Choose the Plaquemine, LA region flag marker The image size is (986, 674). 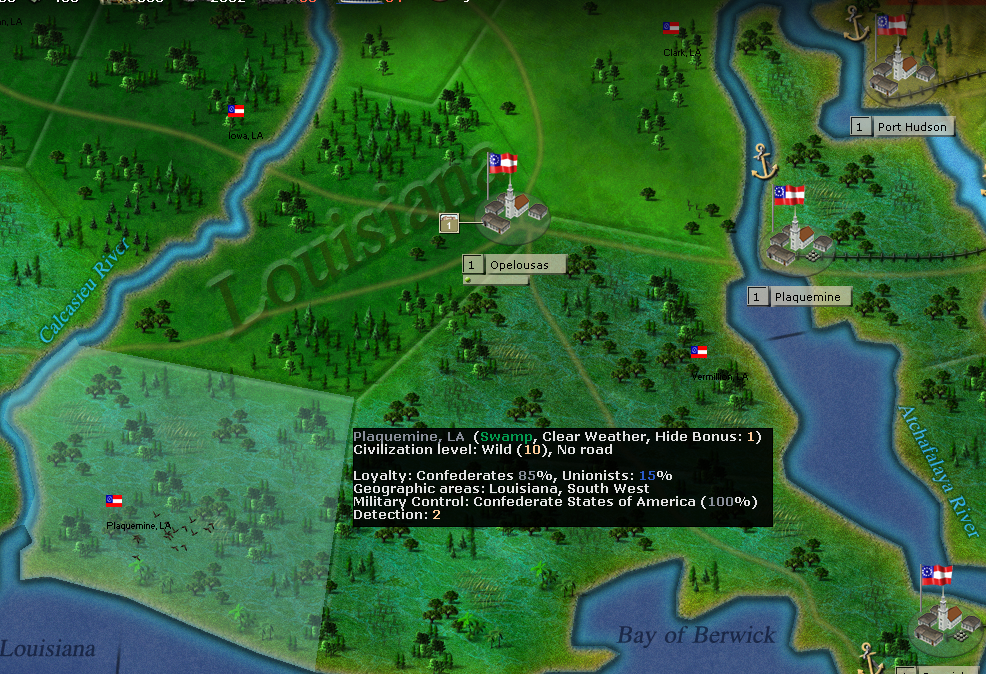pyautogui.click(x=114, y=501)
